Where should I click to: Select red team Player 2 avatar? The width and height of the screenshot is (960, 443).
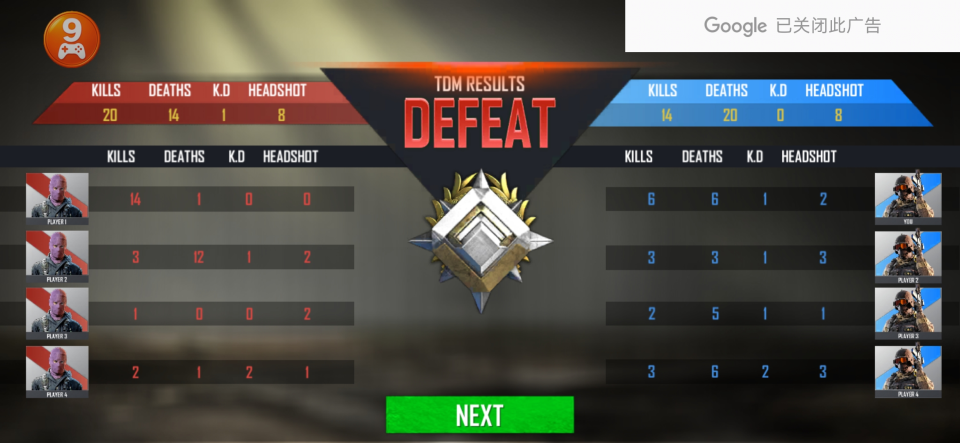[57, 256]
